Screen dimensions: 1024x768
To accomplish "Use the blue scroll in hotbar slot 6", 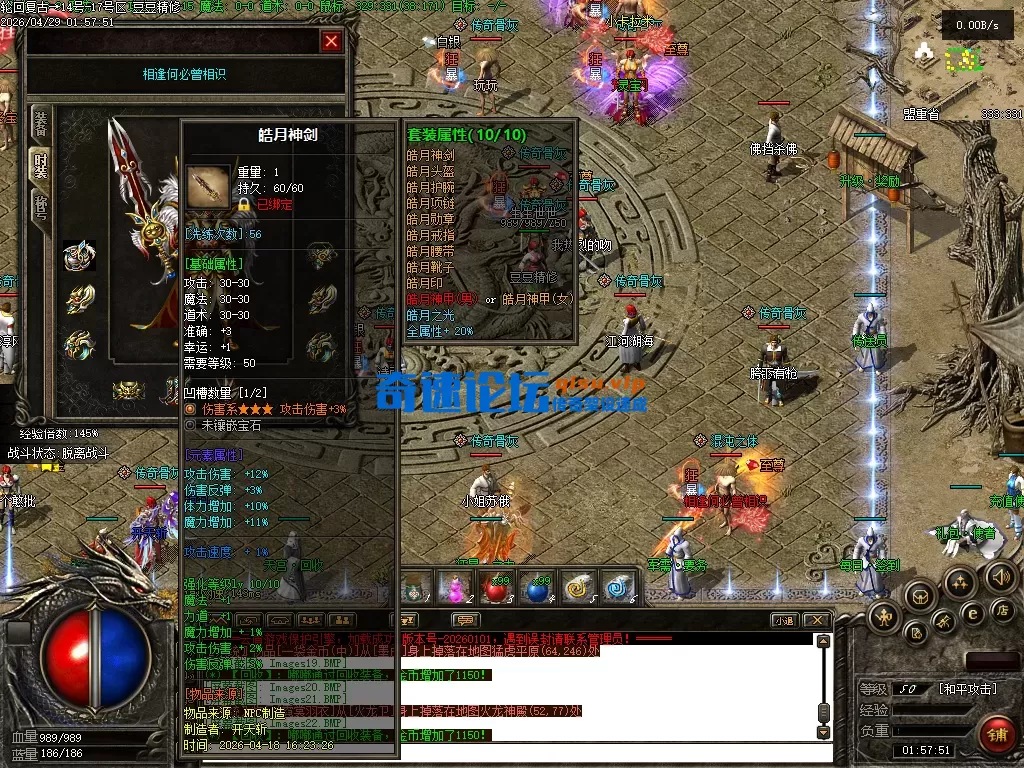I will [620, 588].
